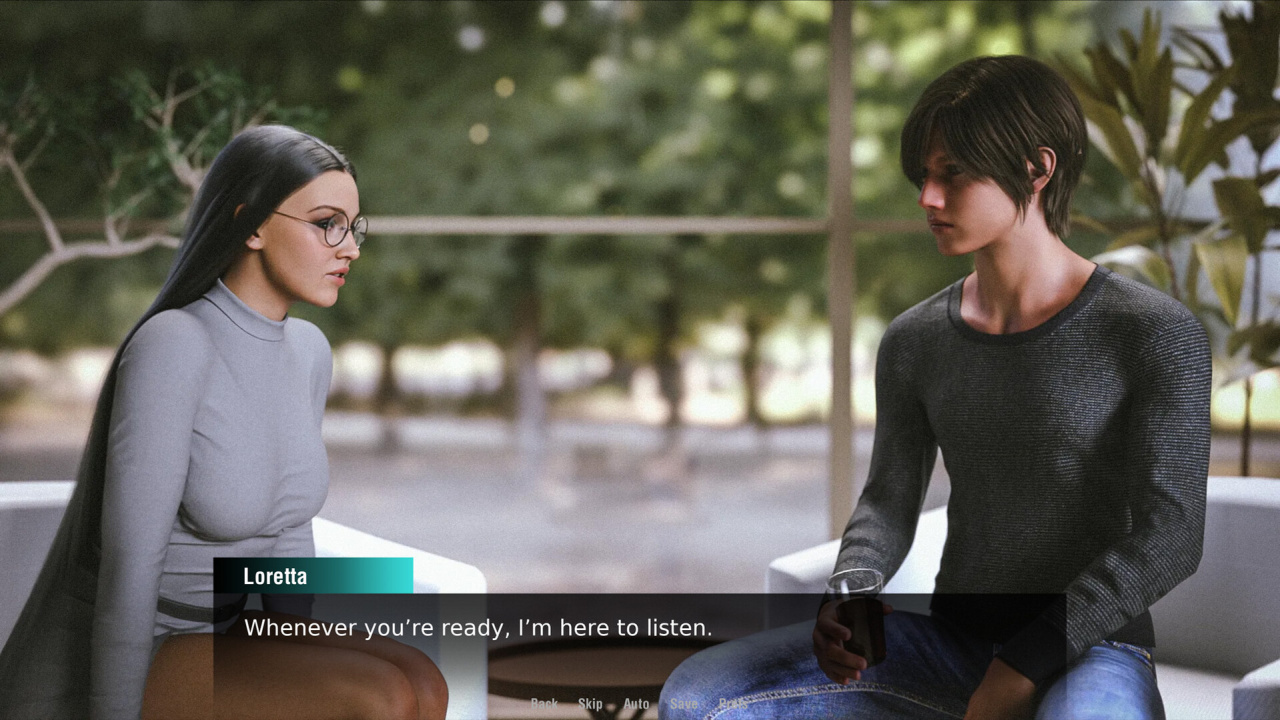The width and height of the screenshot is (1280, 720).
Task: Go back to the previous dialogue line
Action: coord(544,704)
